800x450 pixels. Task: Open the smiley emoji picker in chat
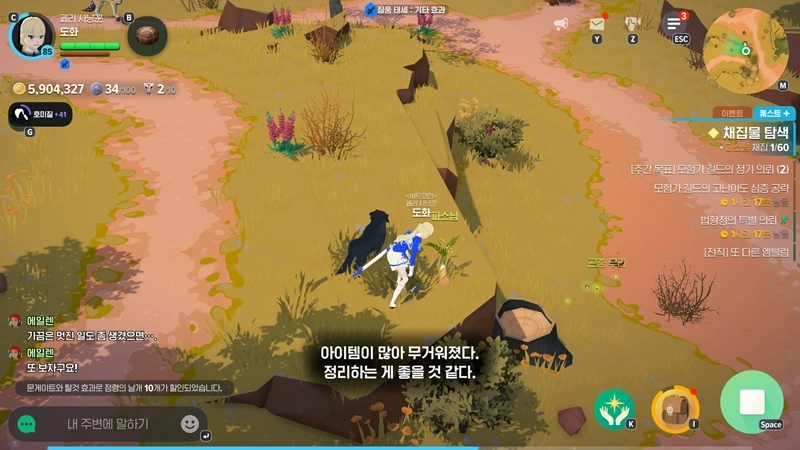pos(190,423)
